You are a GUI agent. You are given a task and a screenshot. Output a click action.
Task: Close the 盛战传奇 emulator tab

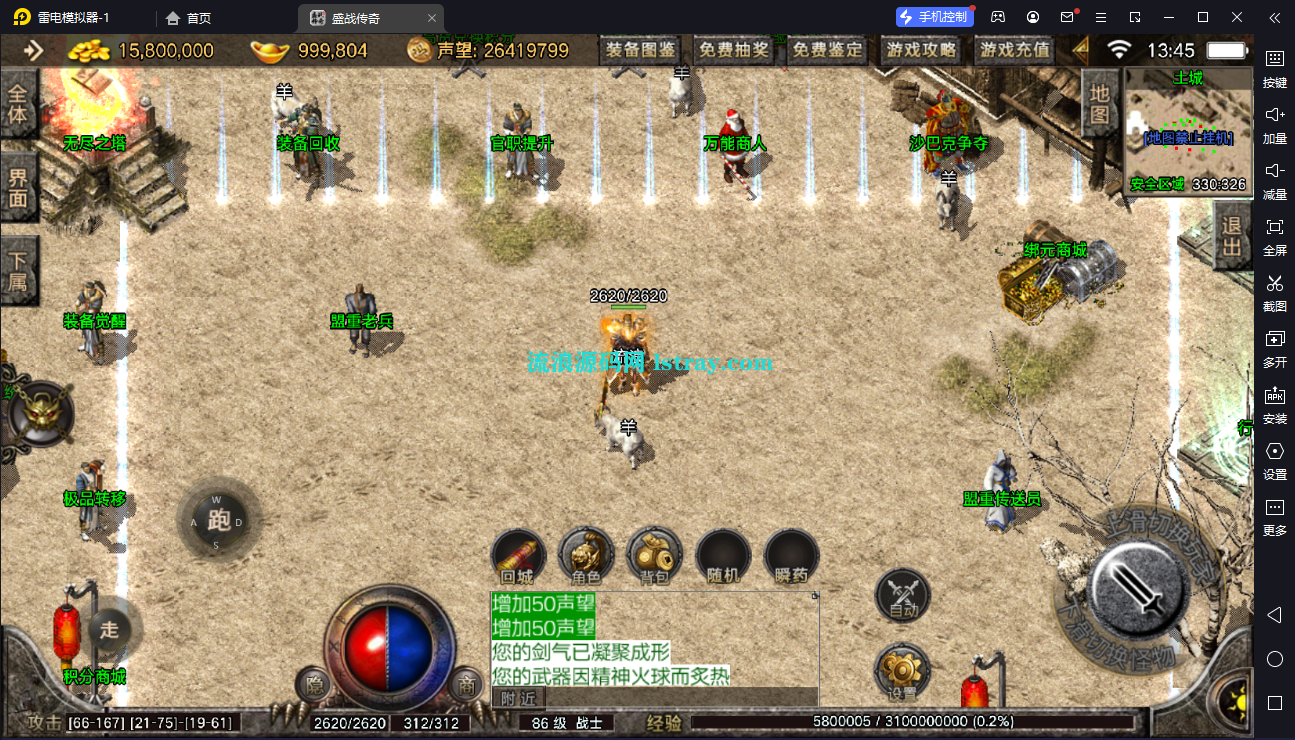[431, 18]
